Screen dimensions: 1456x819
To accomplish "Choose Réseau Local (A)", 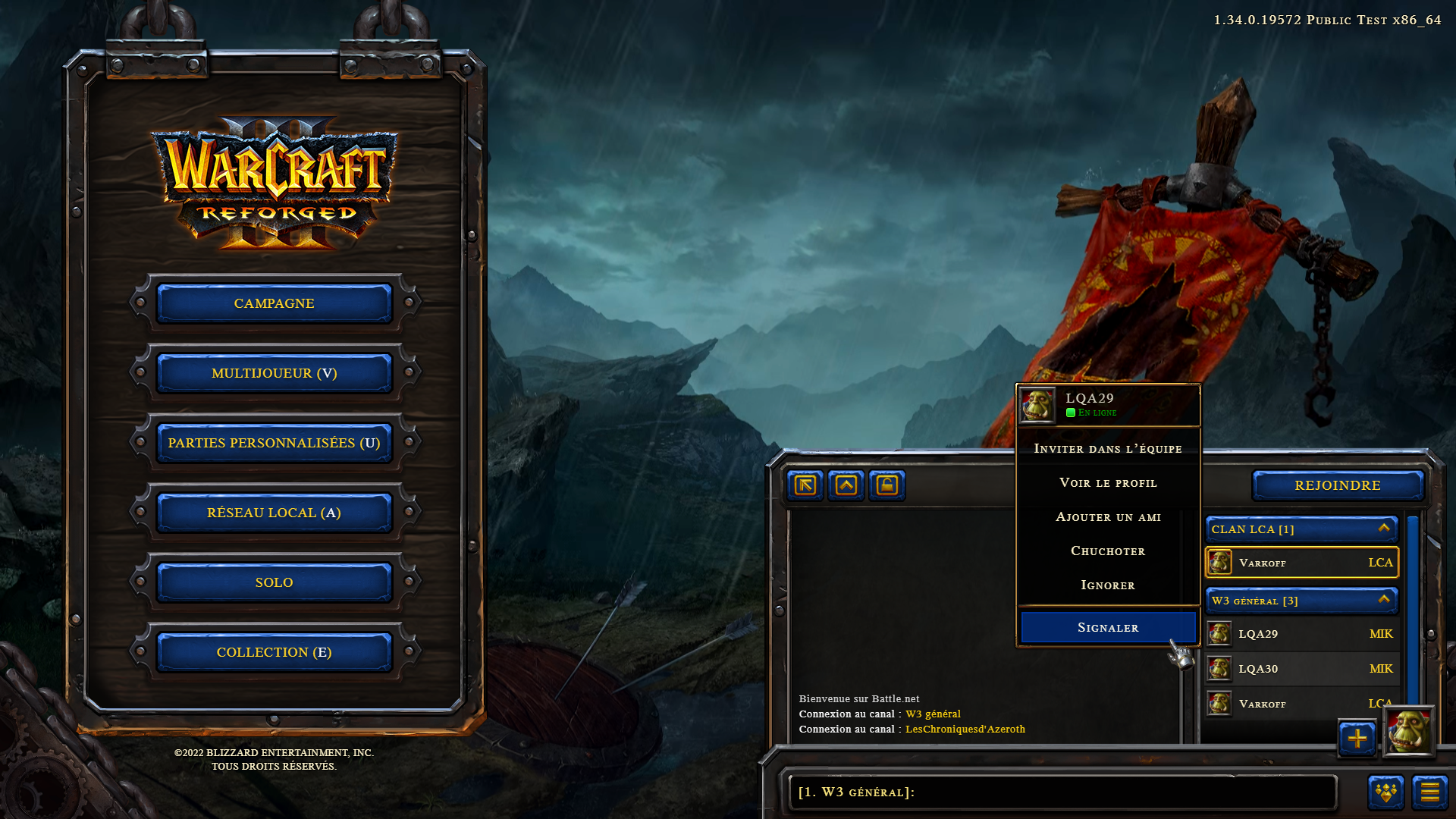I will pyautogui.click(x=274, y=513).
